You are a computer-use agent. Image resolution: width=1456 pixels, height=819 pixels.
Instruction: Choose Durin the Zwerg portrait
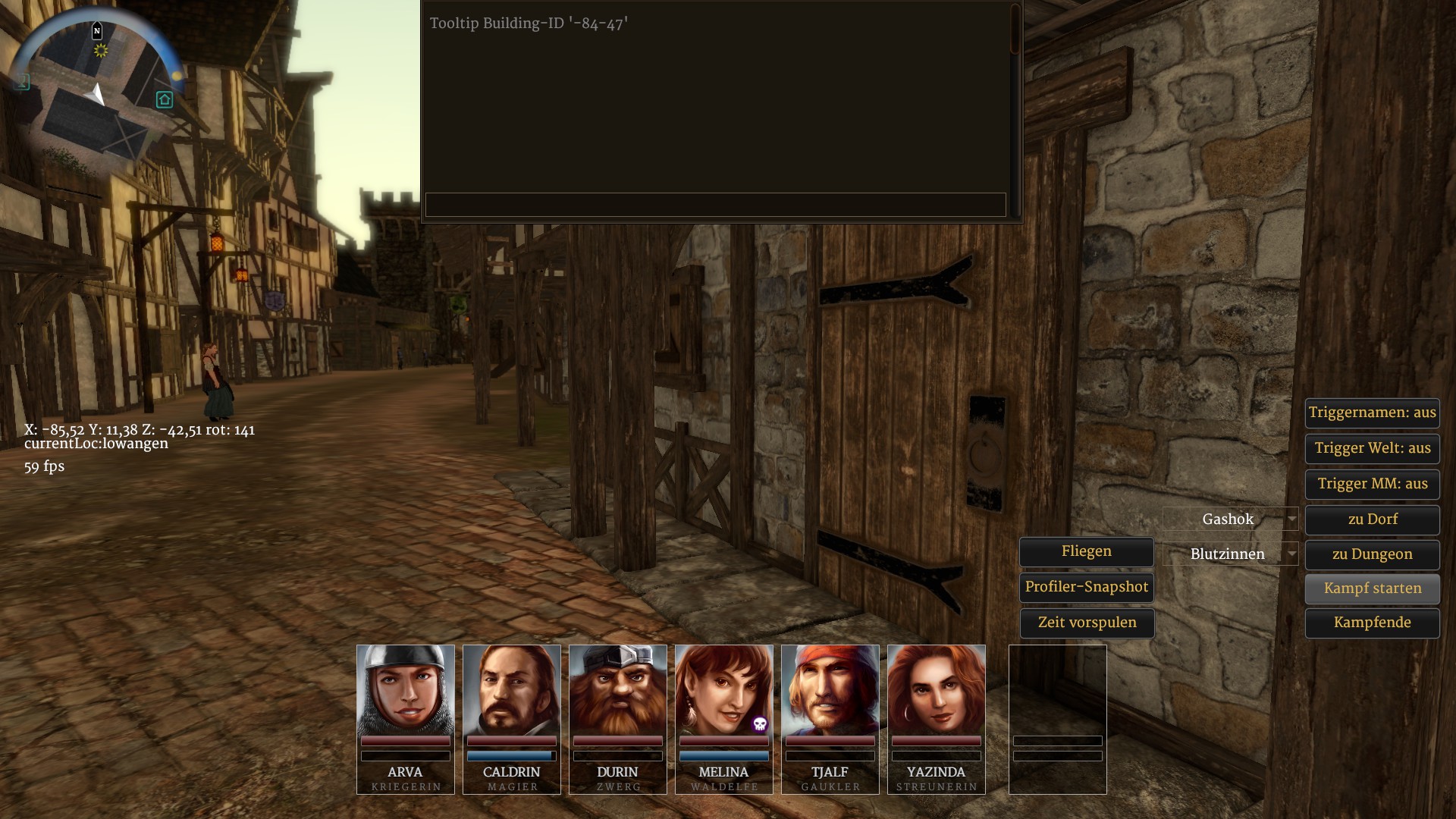pos(618,690)
